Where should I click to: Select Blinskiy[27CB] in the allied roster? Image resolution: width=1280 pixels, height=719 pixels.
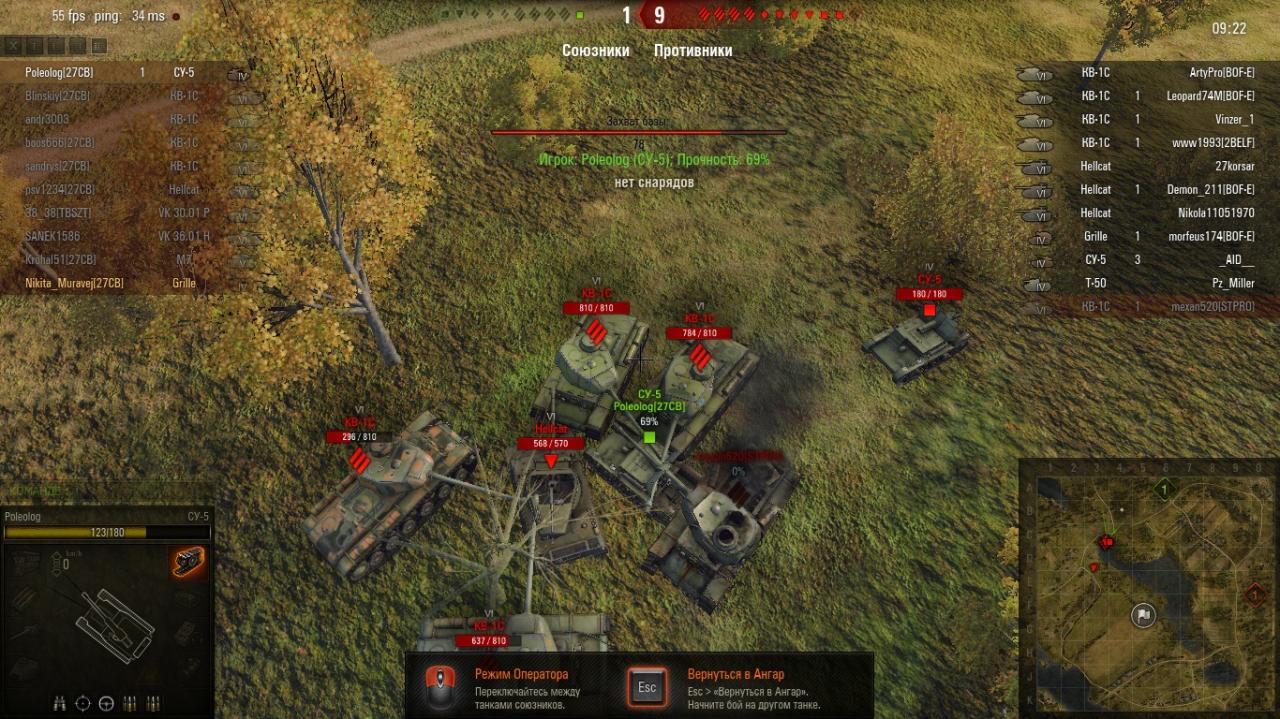(57, 96)
